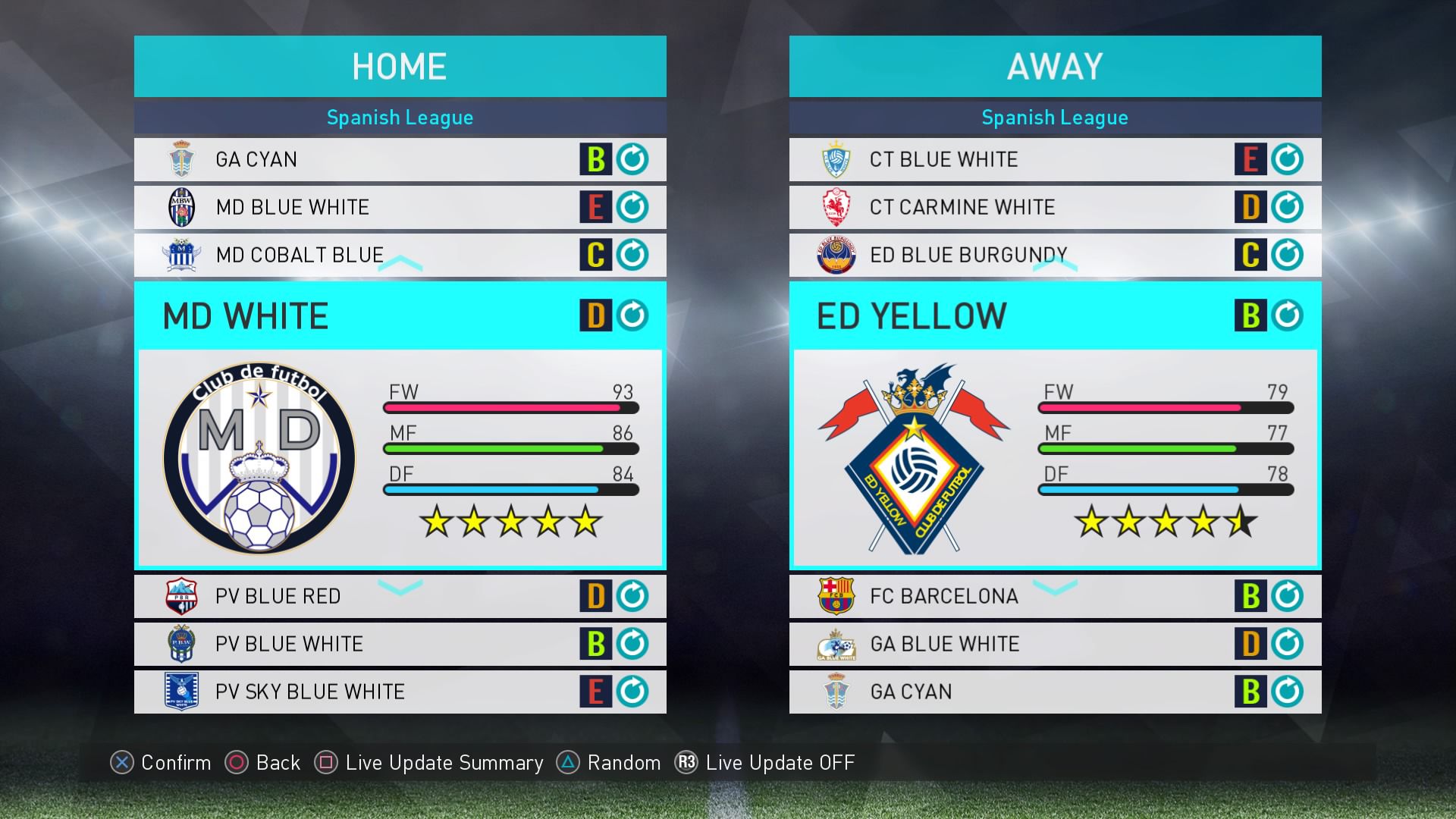1456x819 pixels.
Task: Select the HOME tab header
Action: click(400, 65)
